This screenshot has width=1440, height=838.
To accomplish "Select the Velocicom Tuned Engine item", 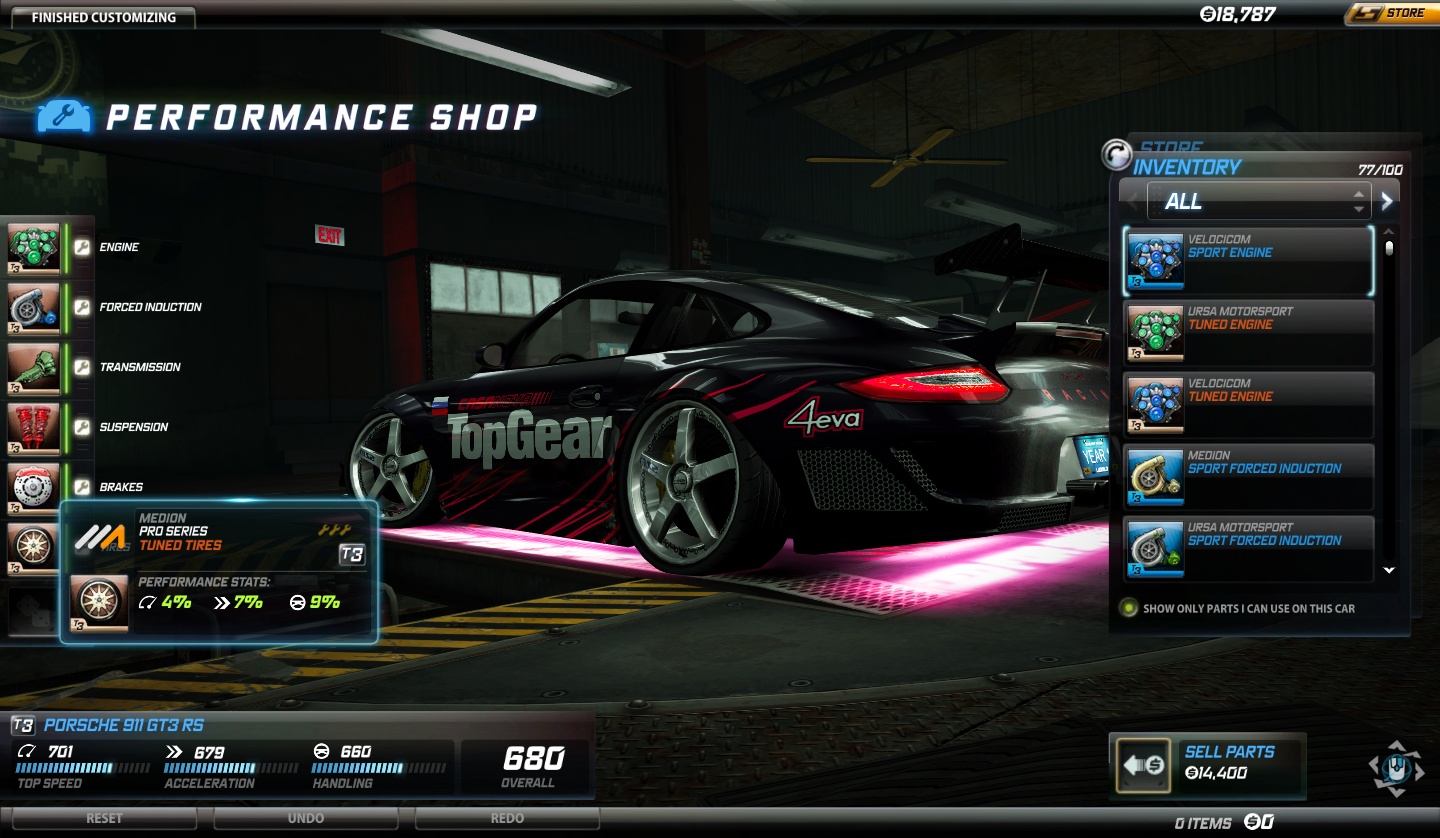I will 1248,405.
